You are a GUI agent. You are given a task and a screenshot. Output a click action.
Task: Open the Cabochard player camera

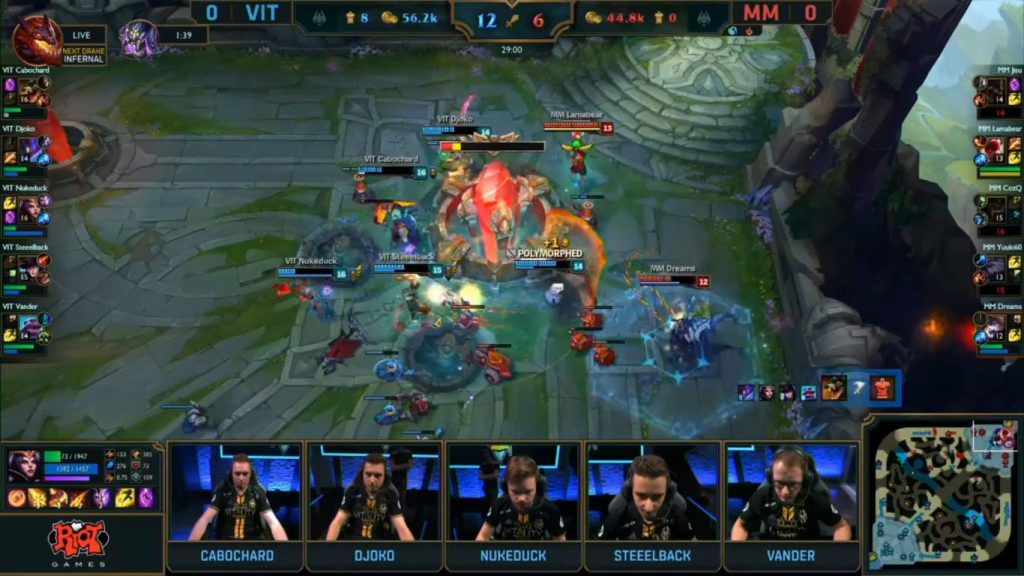click(x=237, y=492)
